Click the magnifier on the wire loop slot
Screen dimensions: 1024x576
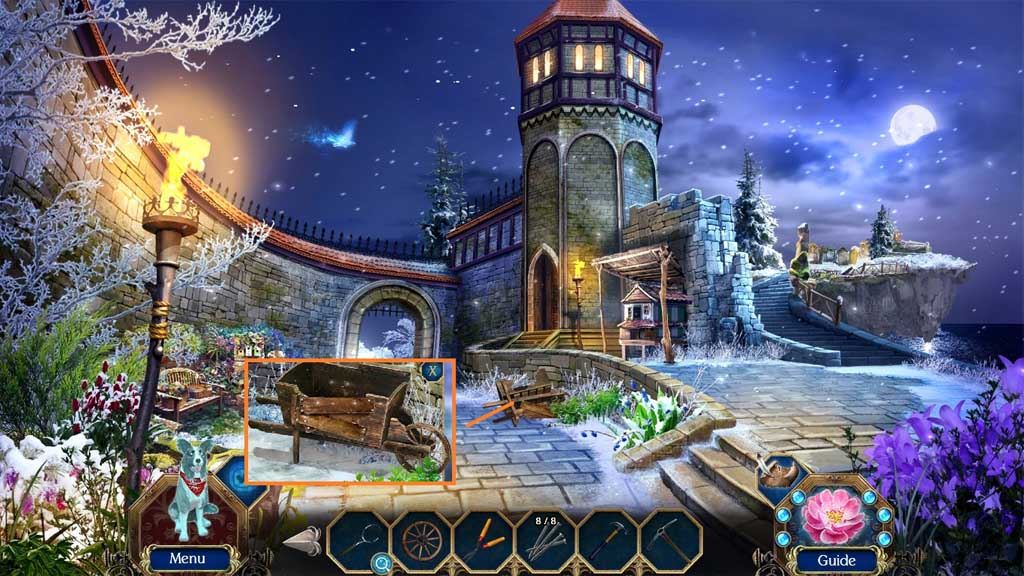tap(380, 564)
